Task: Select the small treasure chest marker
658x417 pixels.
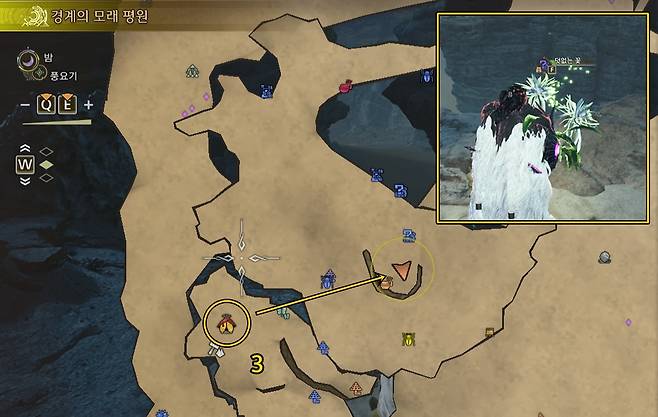Action: [490, 333]
